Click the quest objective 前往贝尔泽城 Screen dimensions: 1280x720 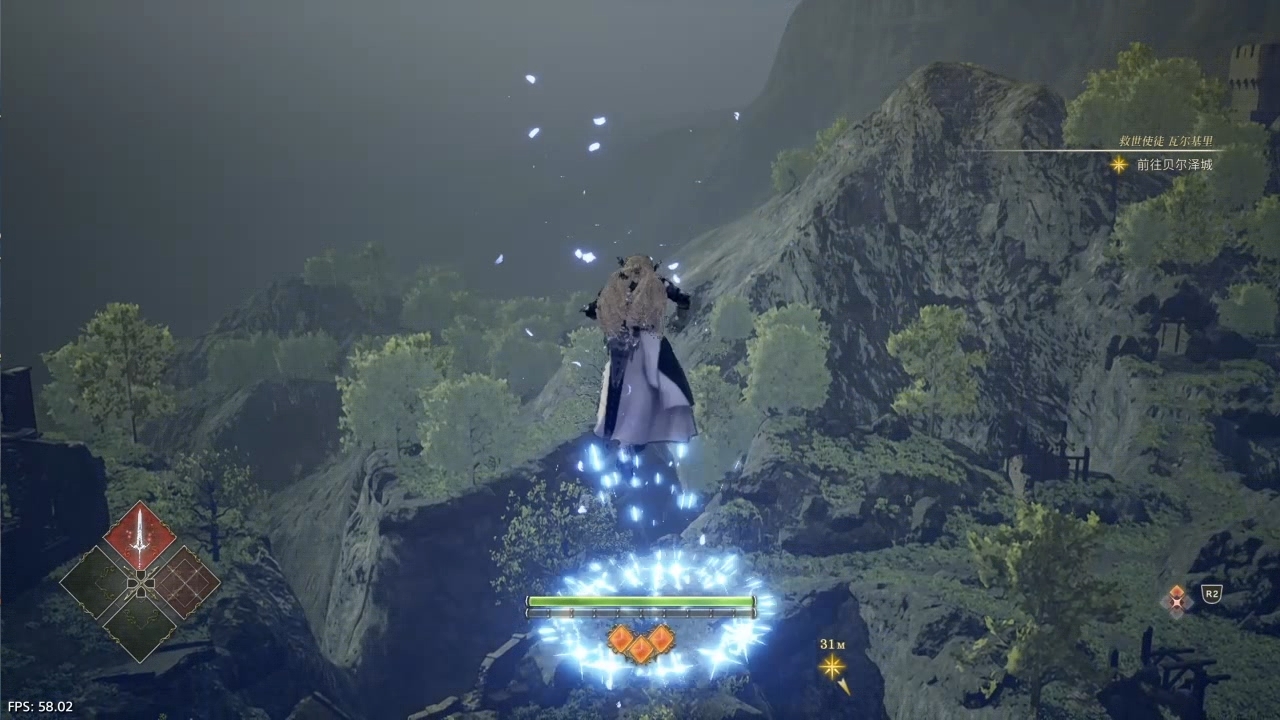click(1174, 165)
